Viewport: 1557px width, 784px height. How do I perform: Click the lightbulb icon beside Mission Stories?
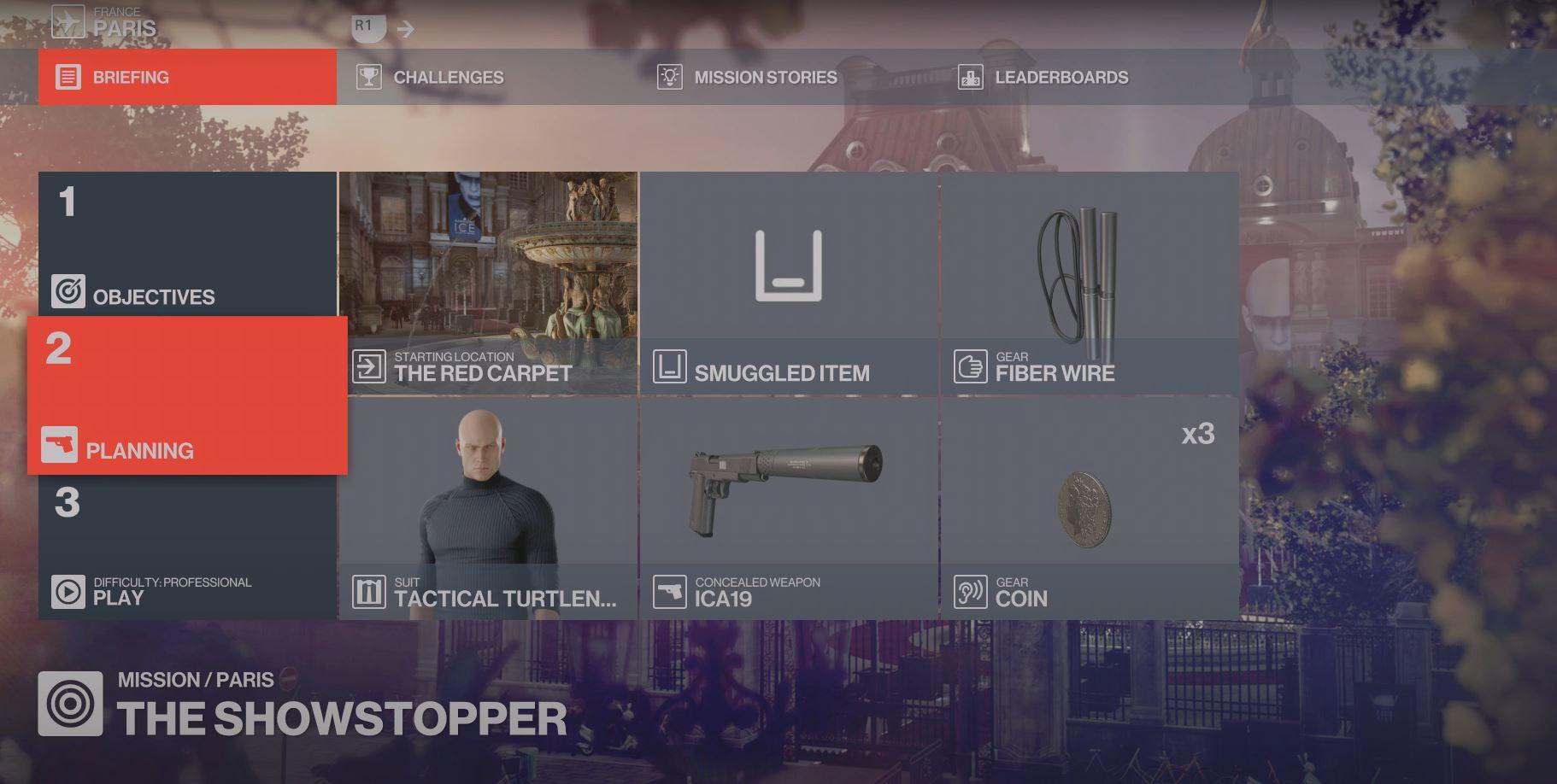(668, 77)
